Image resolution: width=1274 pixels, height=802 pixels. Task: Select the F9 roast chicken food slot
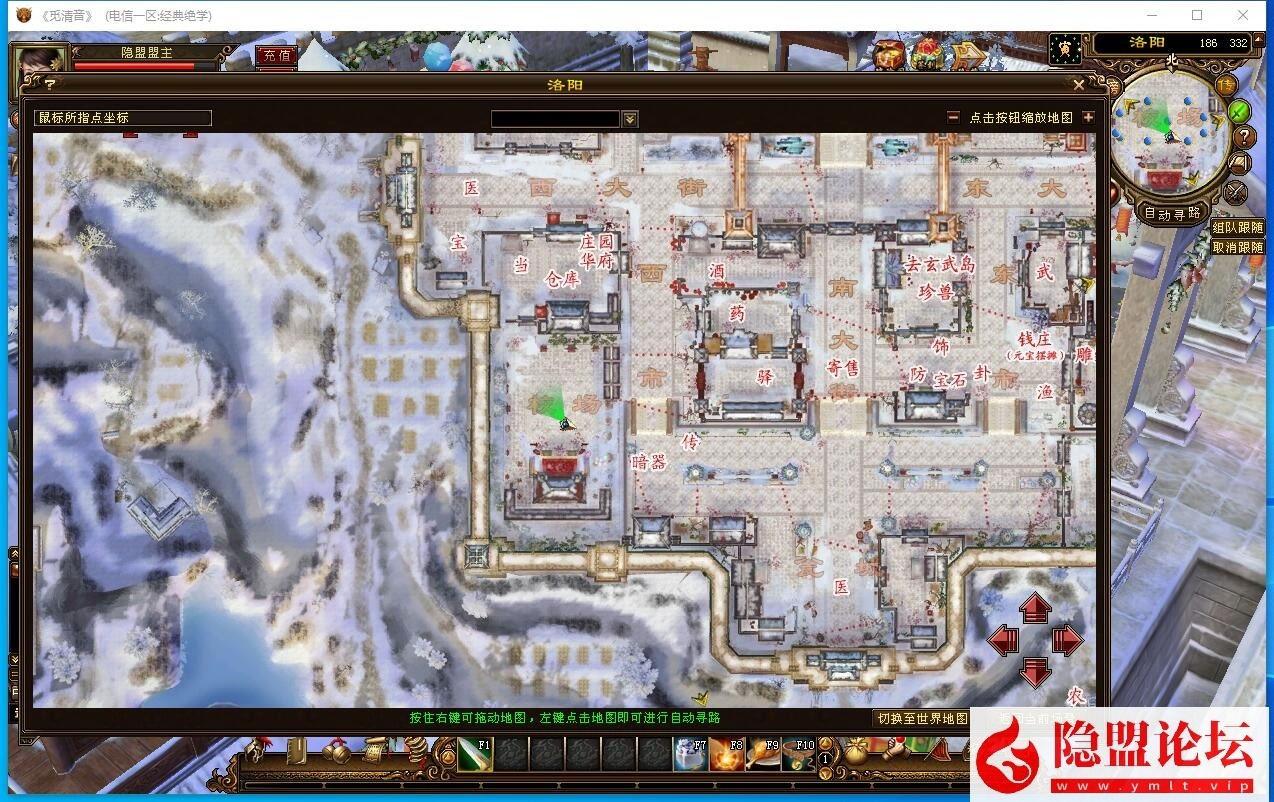[x=763, y=755]
